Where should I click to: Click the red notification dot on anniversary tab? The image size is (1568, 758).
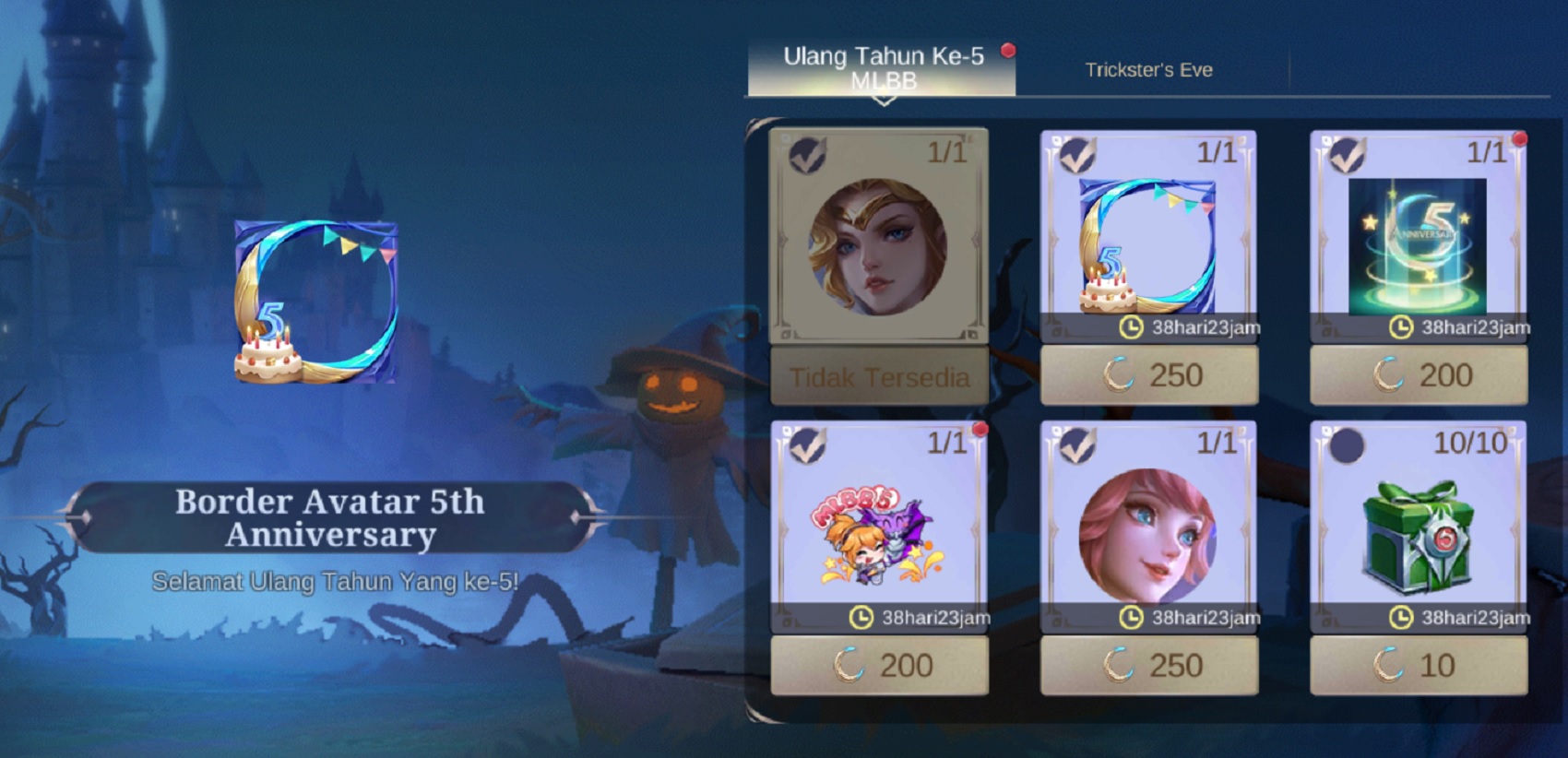[x=1008, y=53]
